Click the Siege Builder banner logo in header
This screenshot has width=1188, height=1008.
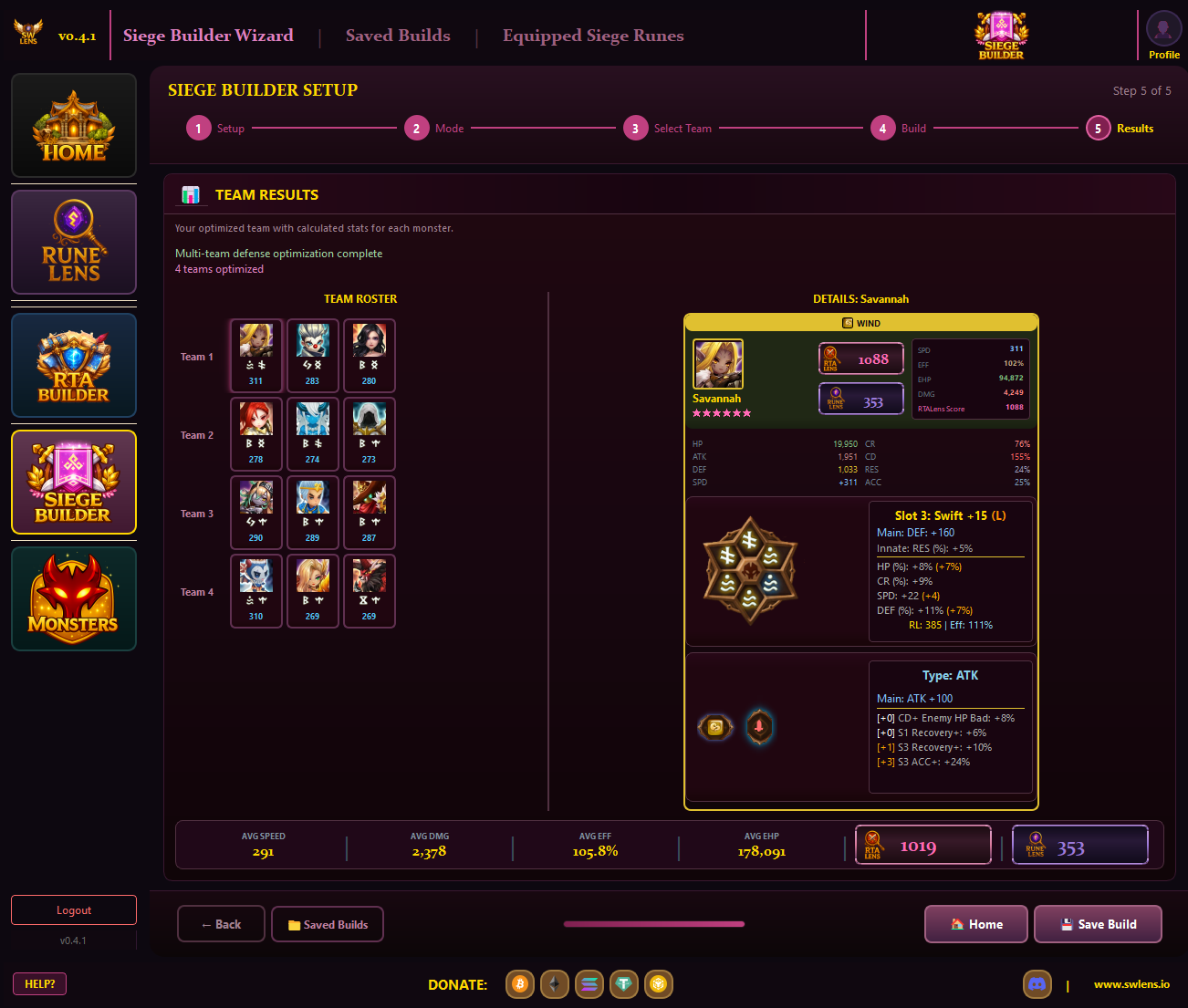1000,35
